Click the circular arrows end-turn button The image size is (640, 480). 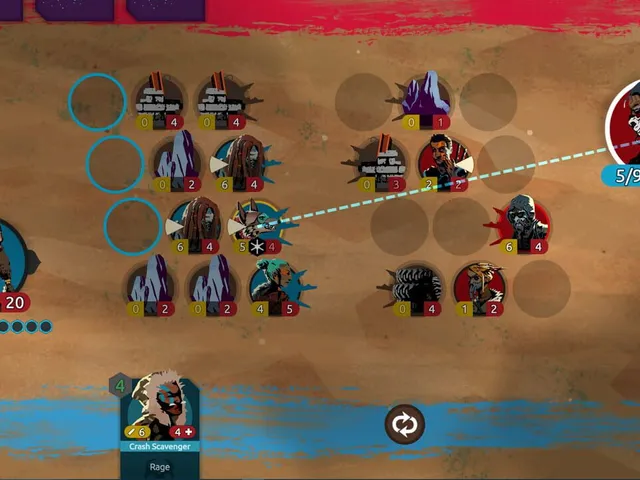point(405,425)
